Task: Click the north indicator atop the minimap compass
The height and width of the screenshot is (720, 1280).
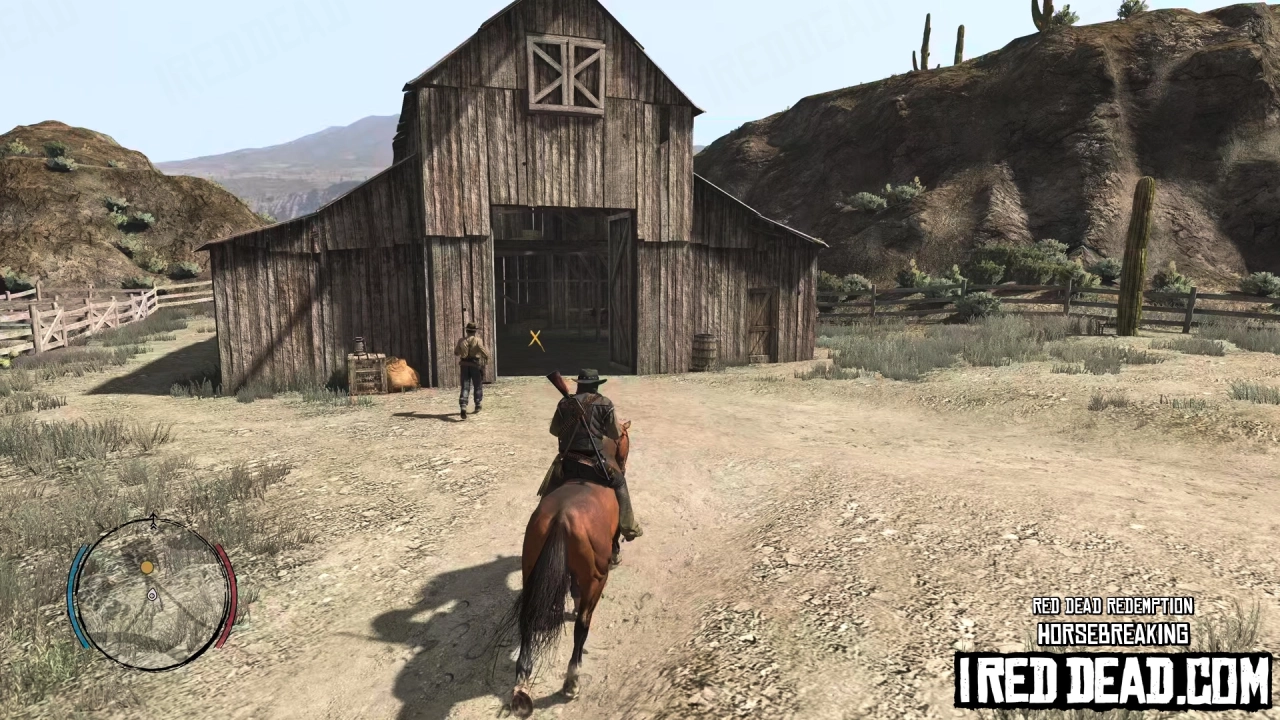Action: click(152, 519)
